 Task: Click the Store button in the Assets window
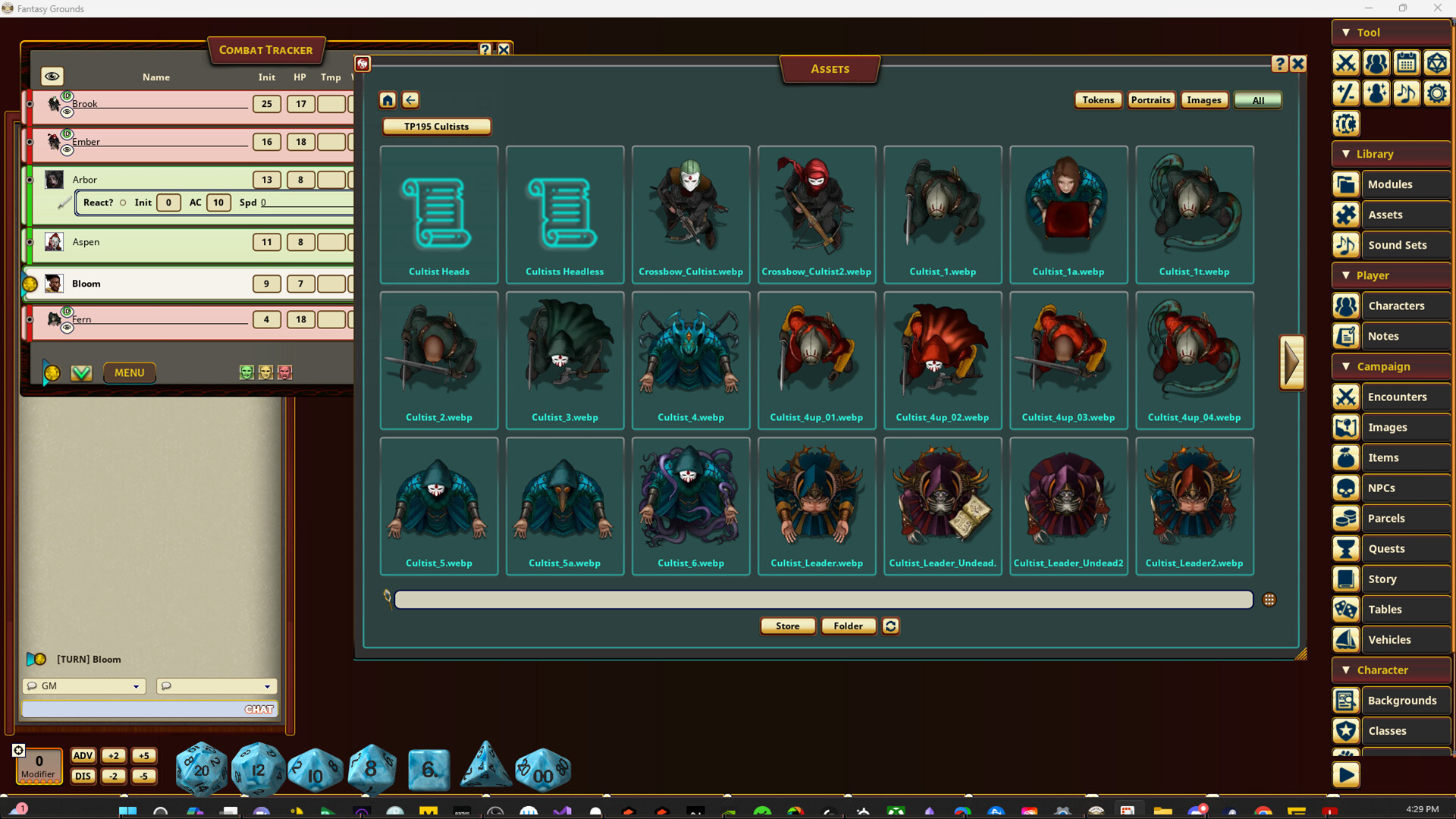[787, 626]
